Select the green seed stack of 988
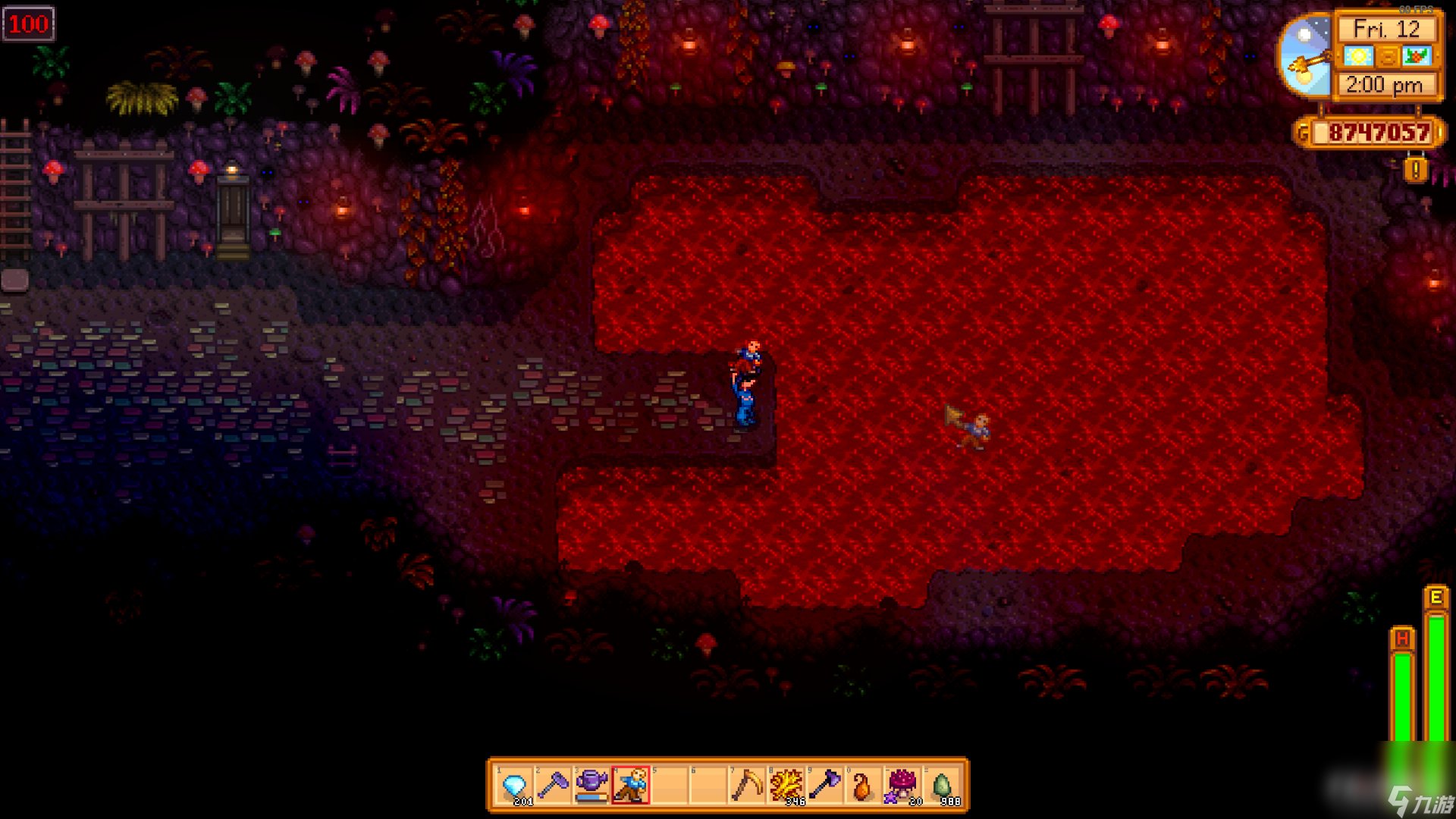This screenshot has height=819, width=1456. (x=942, y=786)
